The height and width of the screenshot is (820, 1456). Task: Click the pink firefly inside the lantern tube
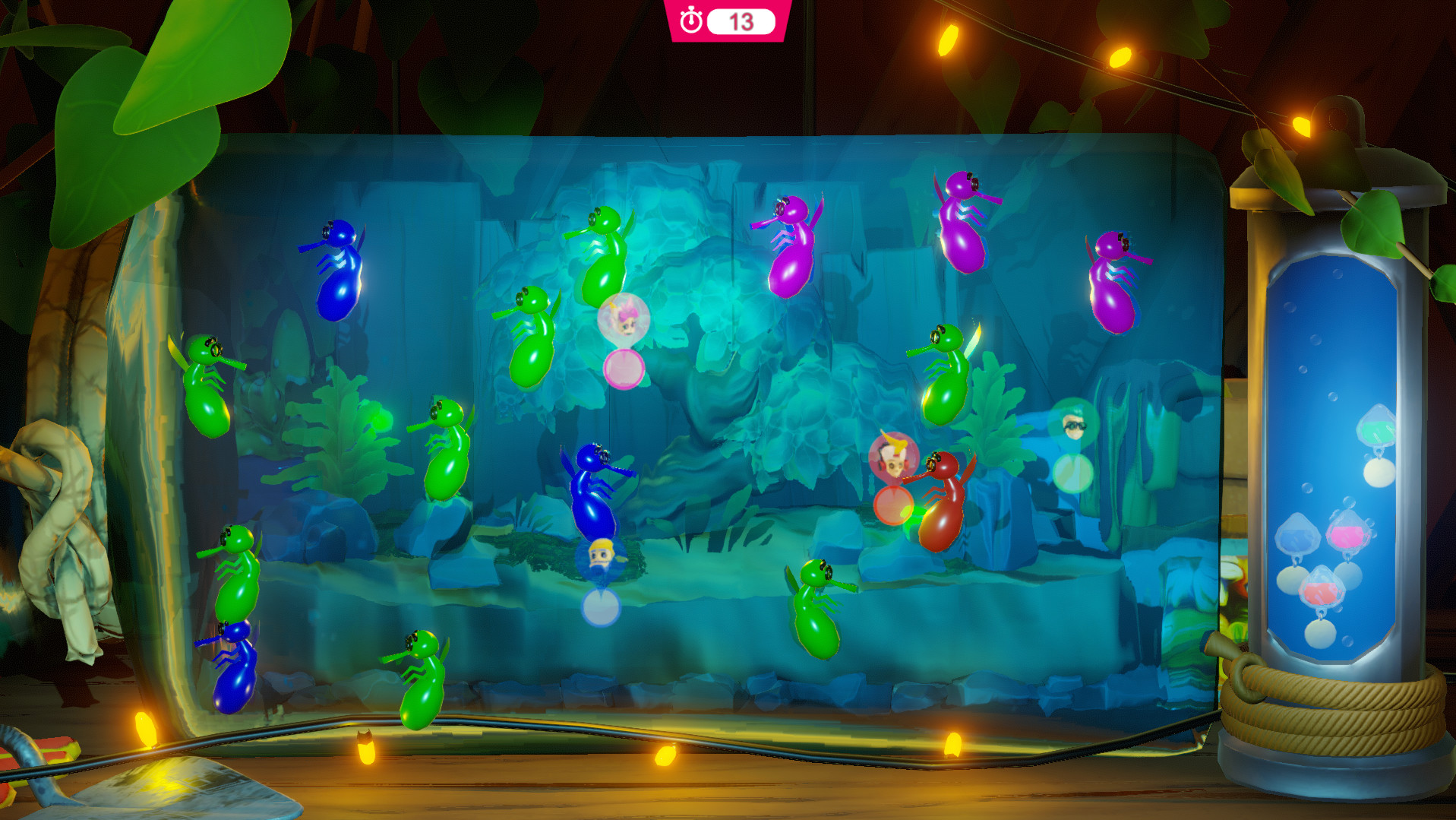click(1347, 534)
